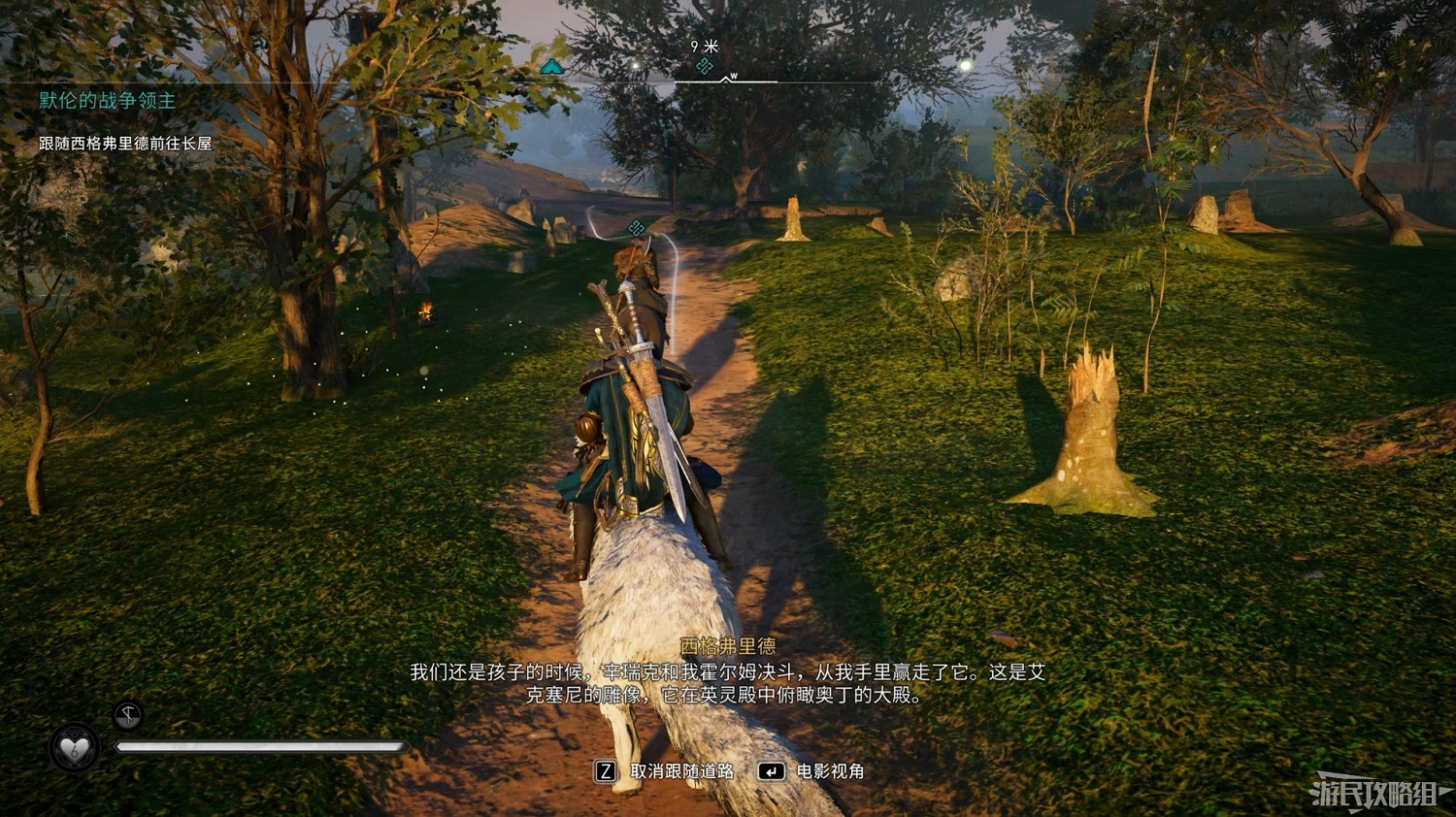The height and width of the screenshot is (817, 1456).
Task: Click the Enter key prompt icon
Action: (773, 771)
